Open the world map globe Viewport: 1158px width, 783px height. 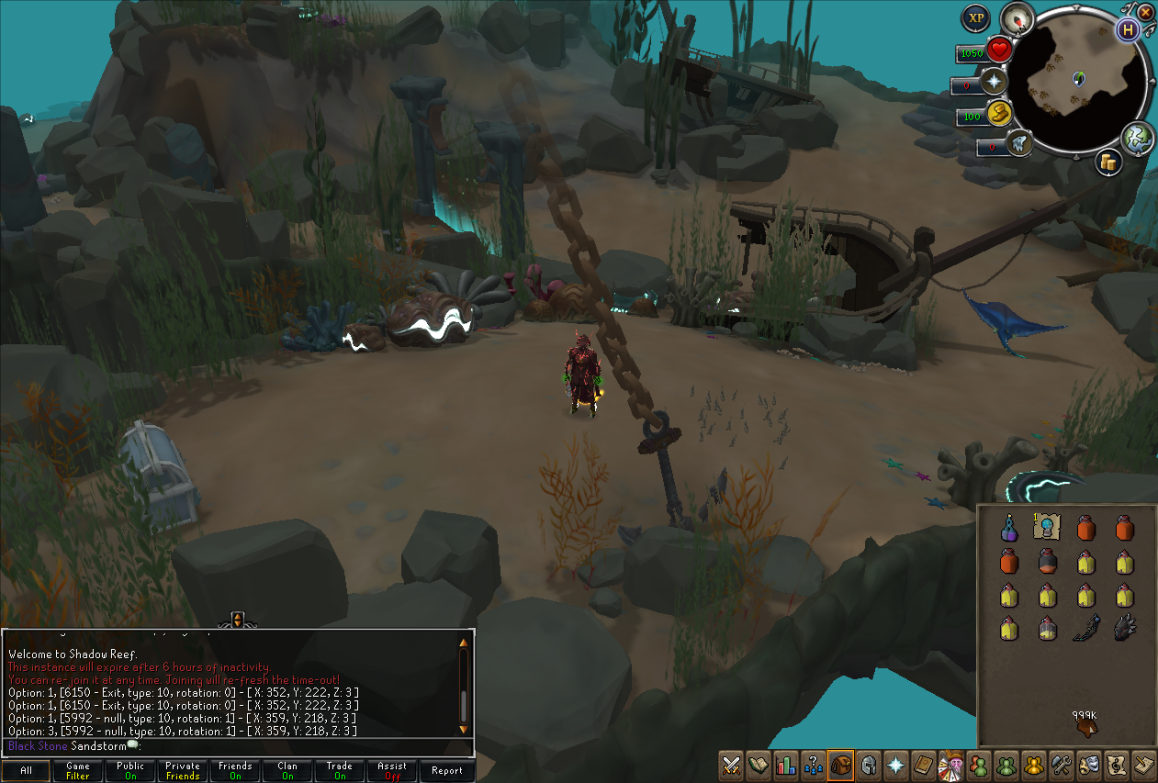tap(1137, 137)
